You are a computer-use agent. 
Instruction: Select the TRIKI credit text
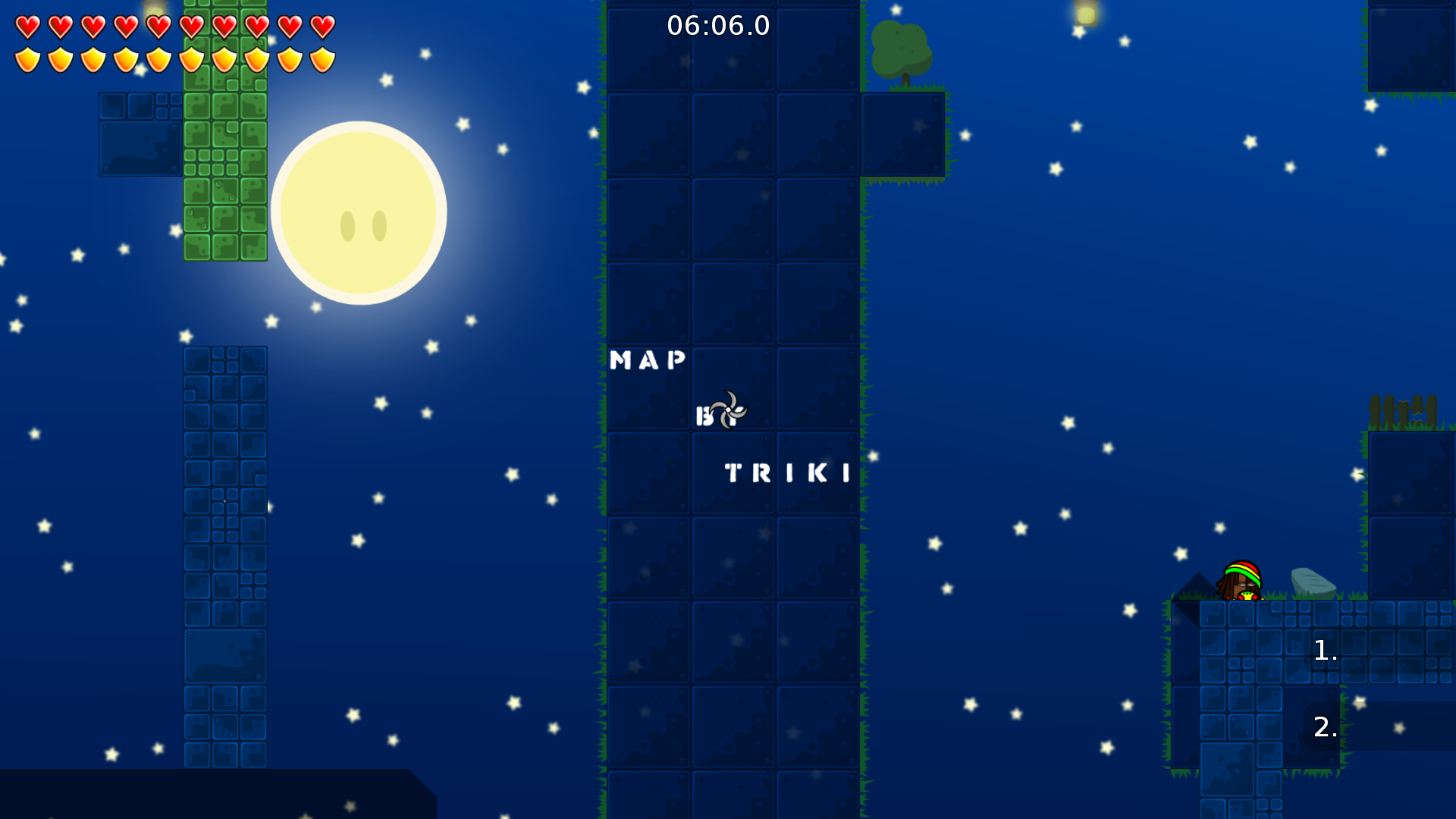(x=786, y=473)
